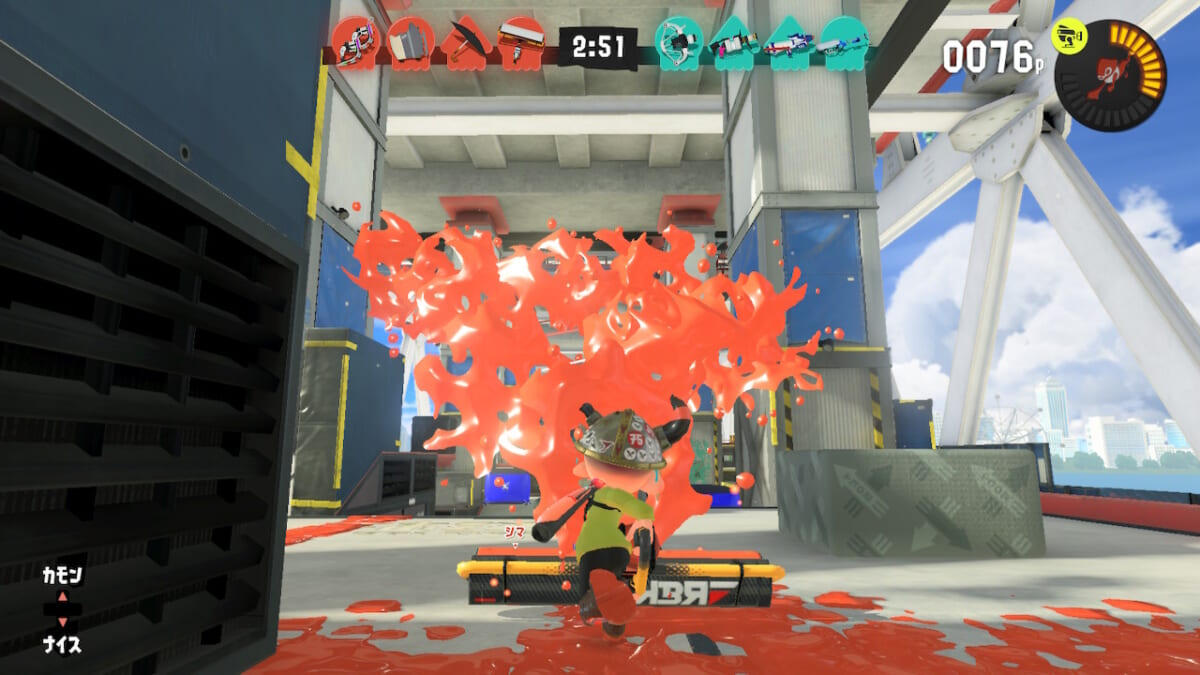
Task: Send the カモン signal
Action: coord(61,576)
